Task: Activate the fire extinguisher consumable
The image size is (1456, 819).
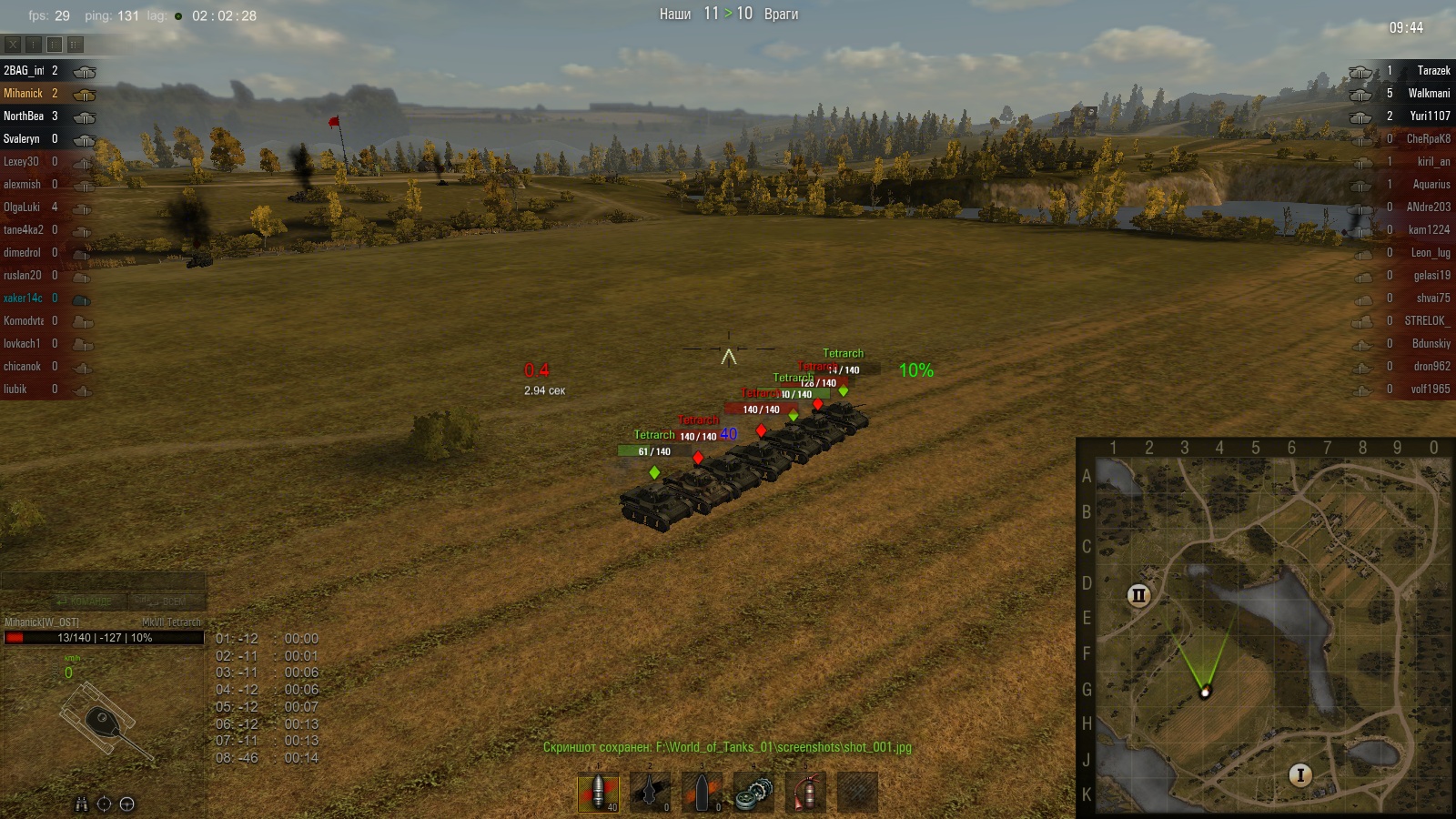Action: tap(805, 792)
